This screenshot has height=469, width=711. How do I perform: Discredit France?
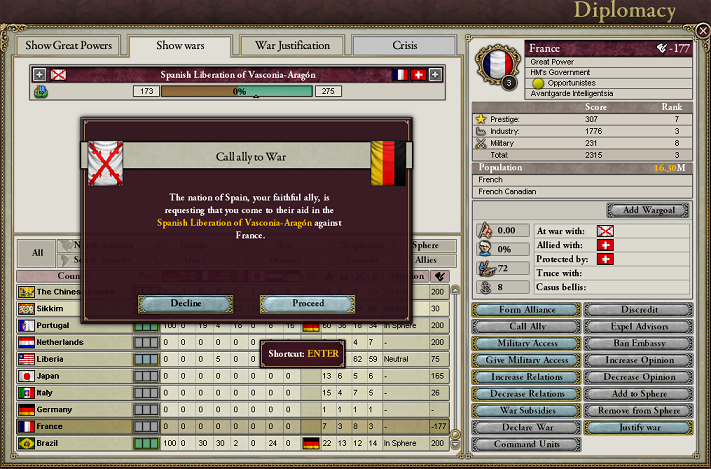636,309
